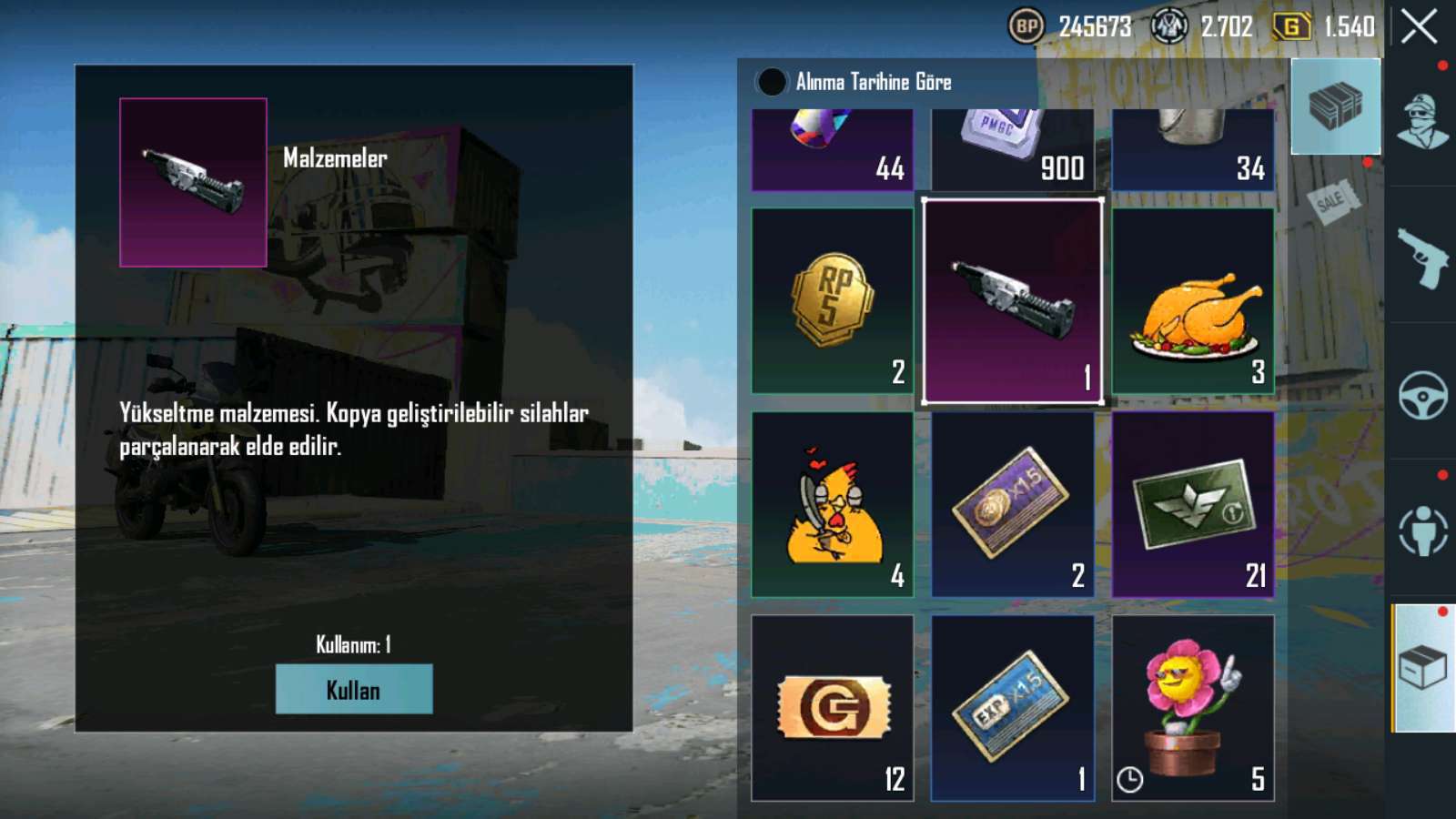The width and height of the screenshot is (1456, 819).
Task: Select the roast chicken dinner item
Action: [x=1193, y=301]
